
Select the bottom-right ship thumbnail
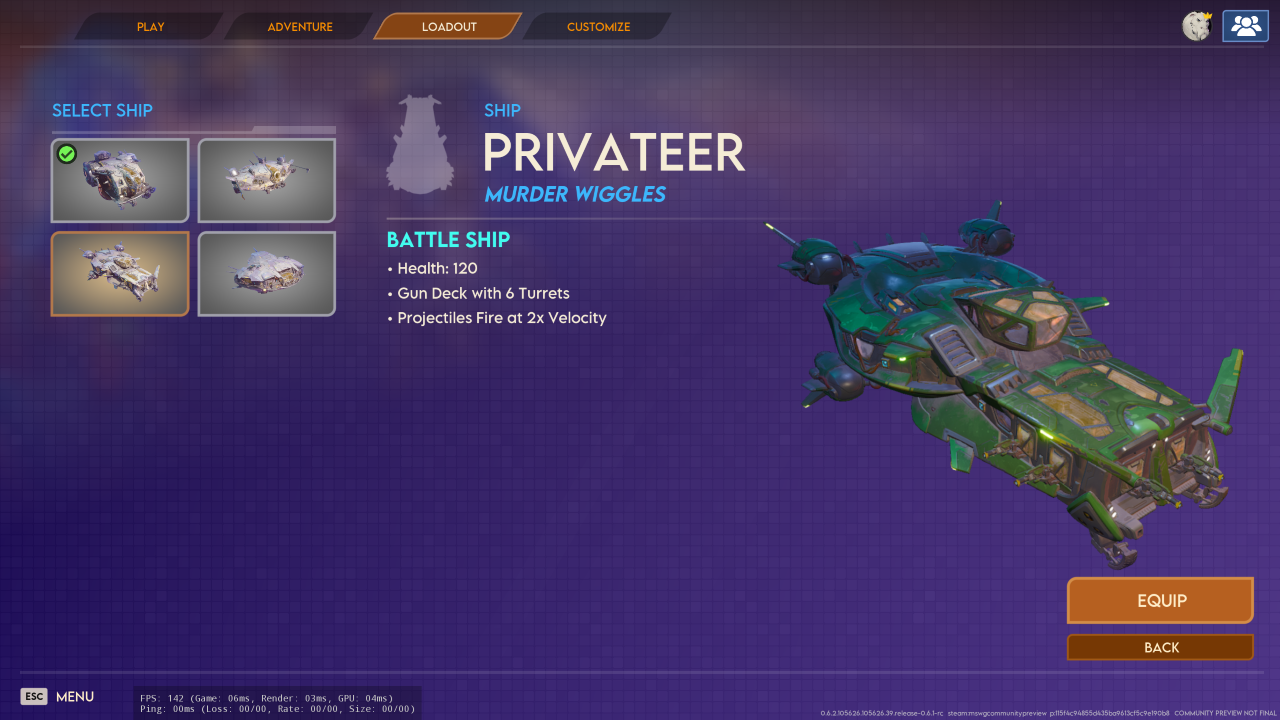(267, 274)
